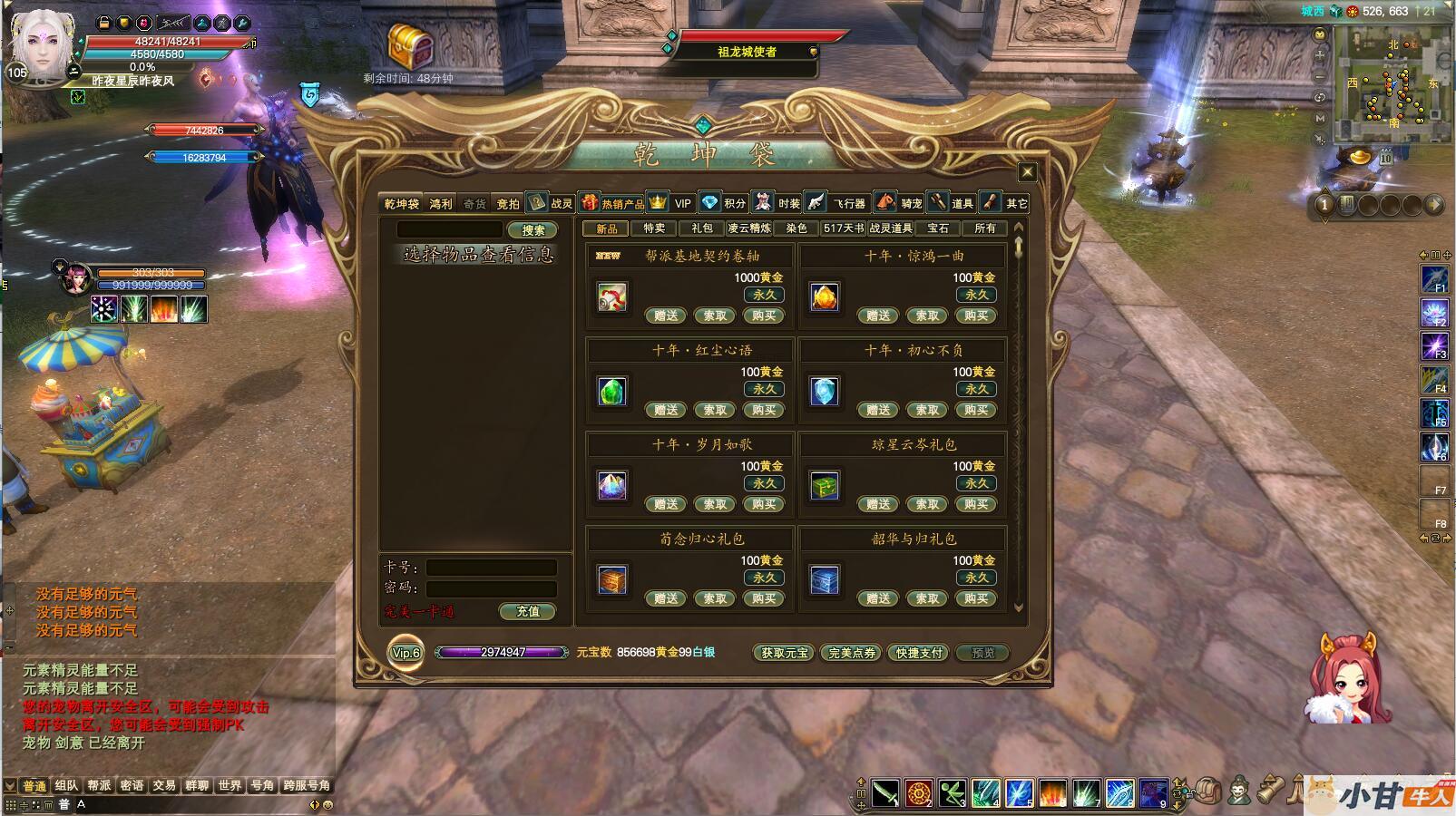Open the golden treasure chest icon
The image size is (1456, 816).
(410, 45)
